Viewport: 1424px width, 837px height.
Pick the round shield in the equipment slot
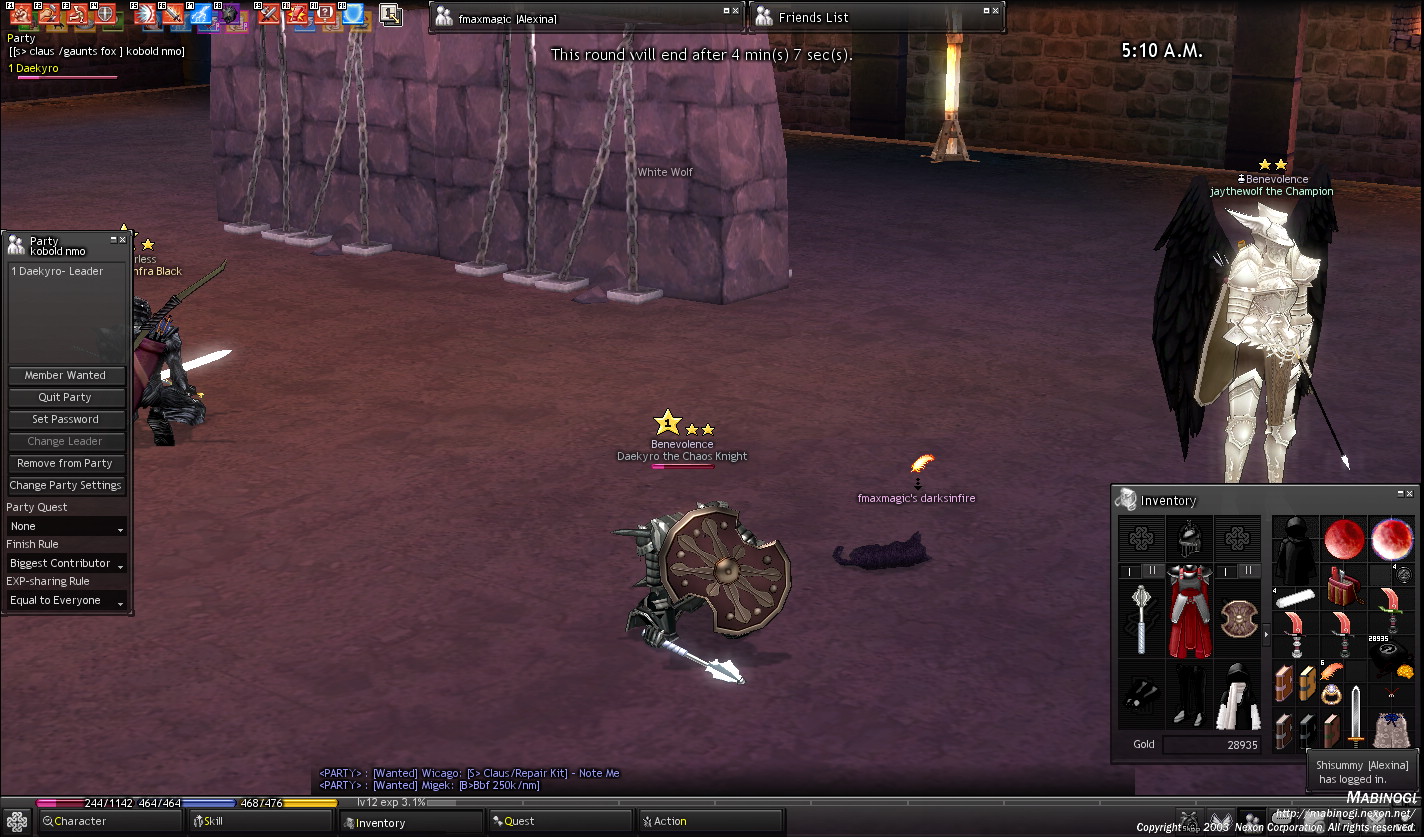[x=1237, y=617]
